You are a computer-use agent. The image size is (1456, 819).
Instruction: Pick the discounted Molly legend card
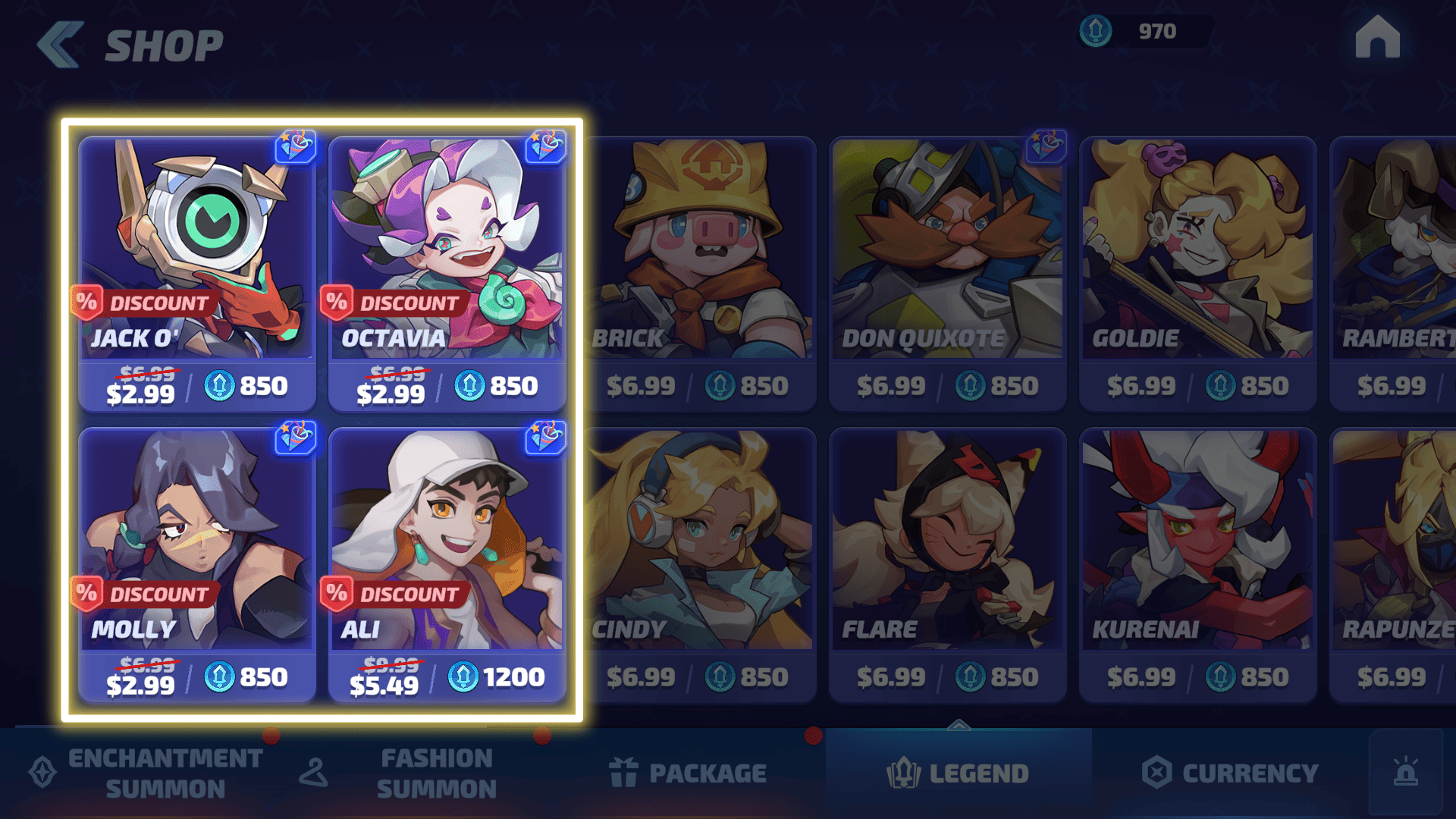[197, 565]
